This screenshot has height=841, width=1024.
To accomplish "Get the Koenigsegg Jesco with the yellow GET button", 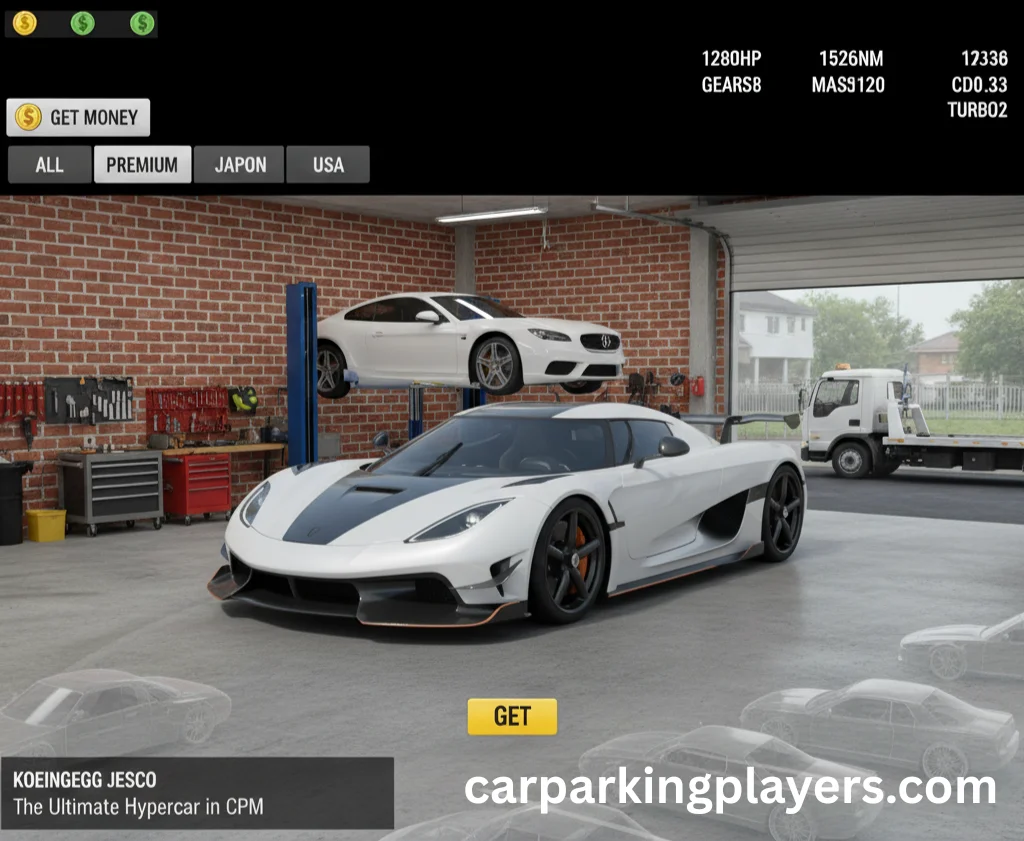I will point(512,716).
